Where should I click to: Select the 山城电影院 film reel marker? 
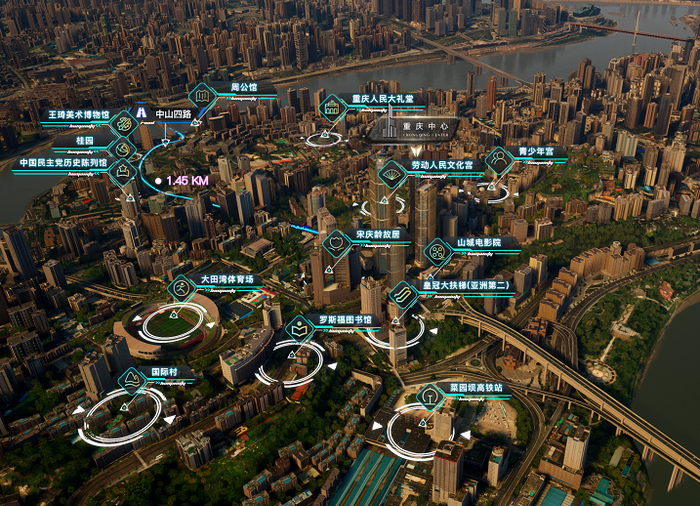pyautogui.click(x=437, y=251)
